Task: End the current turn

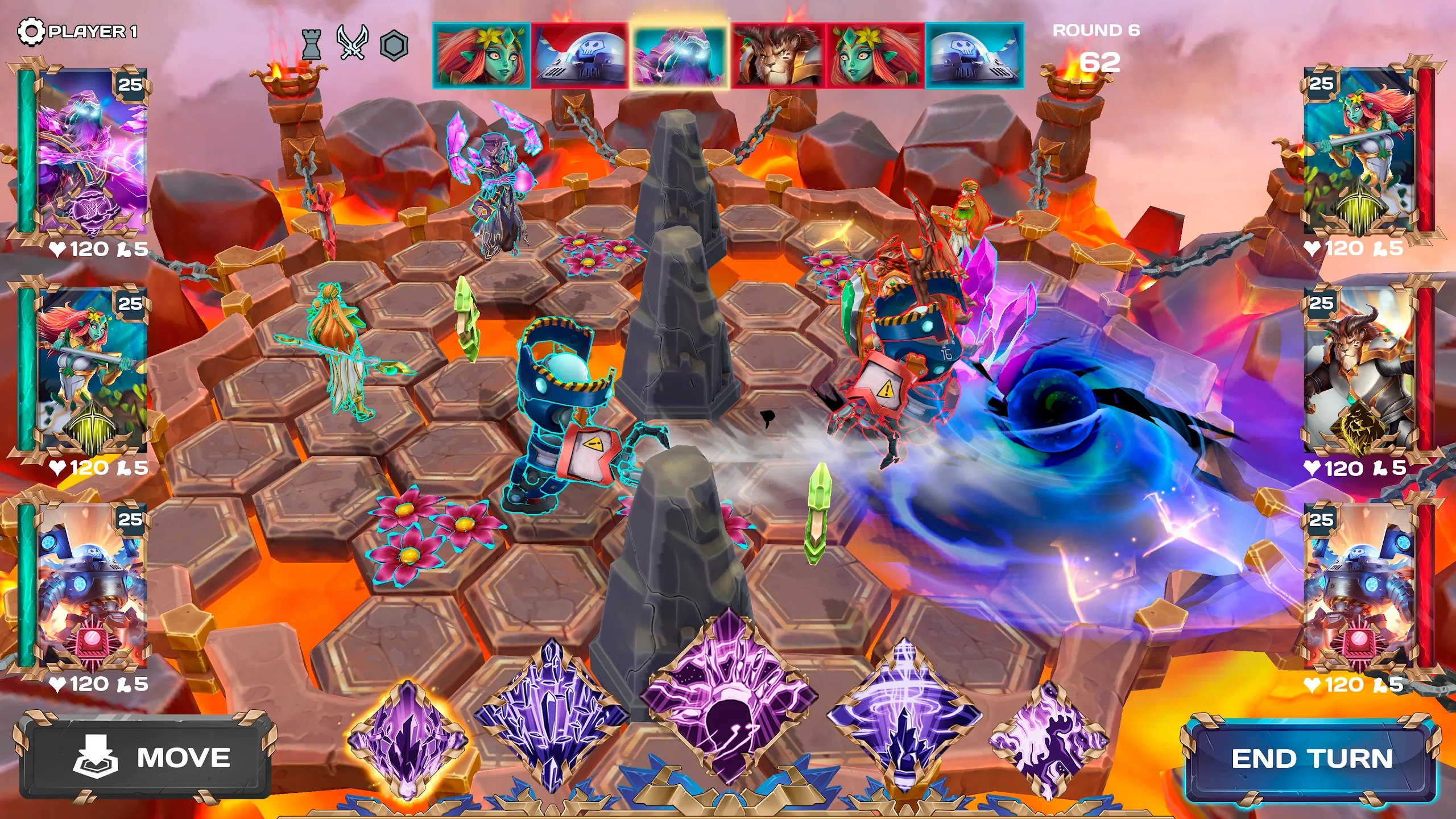Action: pyautogui.click(x=1312, y=759)
